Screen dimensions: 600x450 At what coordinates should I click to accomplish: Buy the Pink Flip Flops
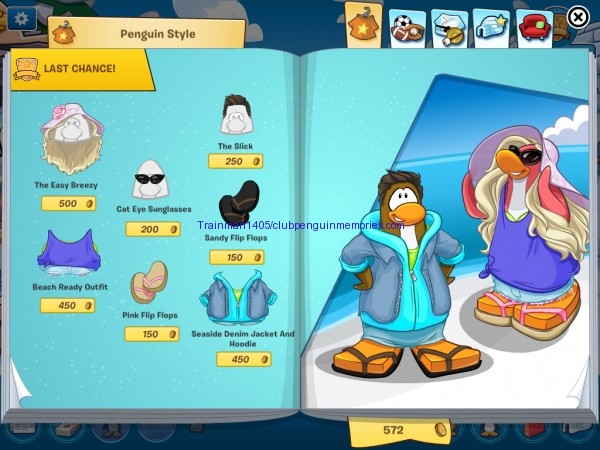[151, 282]
